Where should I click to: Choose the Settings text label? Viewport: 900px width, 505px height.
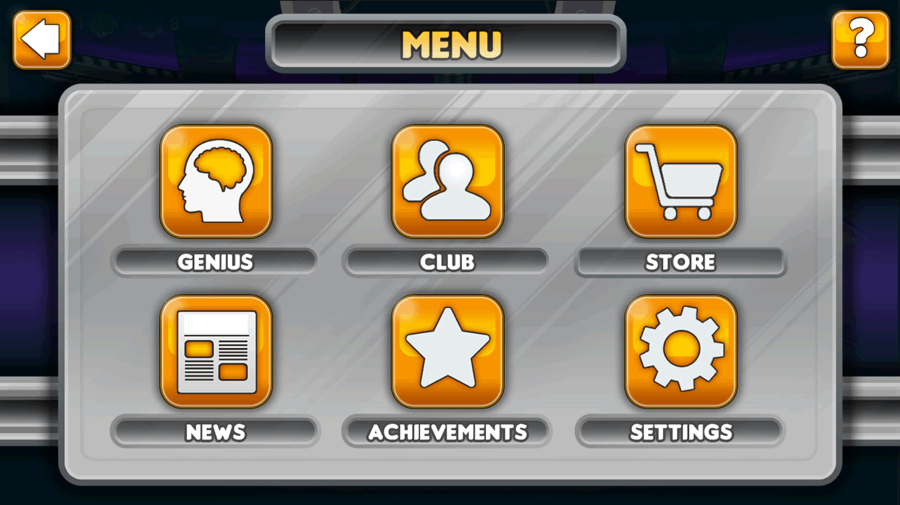pyautogui.click(x=680, y=432)
